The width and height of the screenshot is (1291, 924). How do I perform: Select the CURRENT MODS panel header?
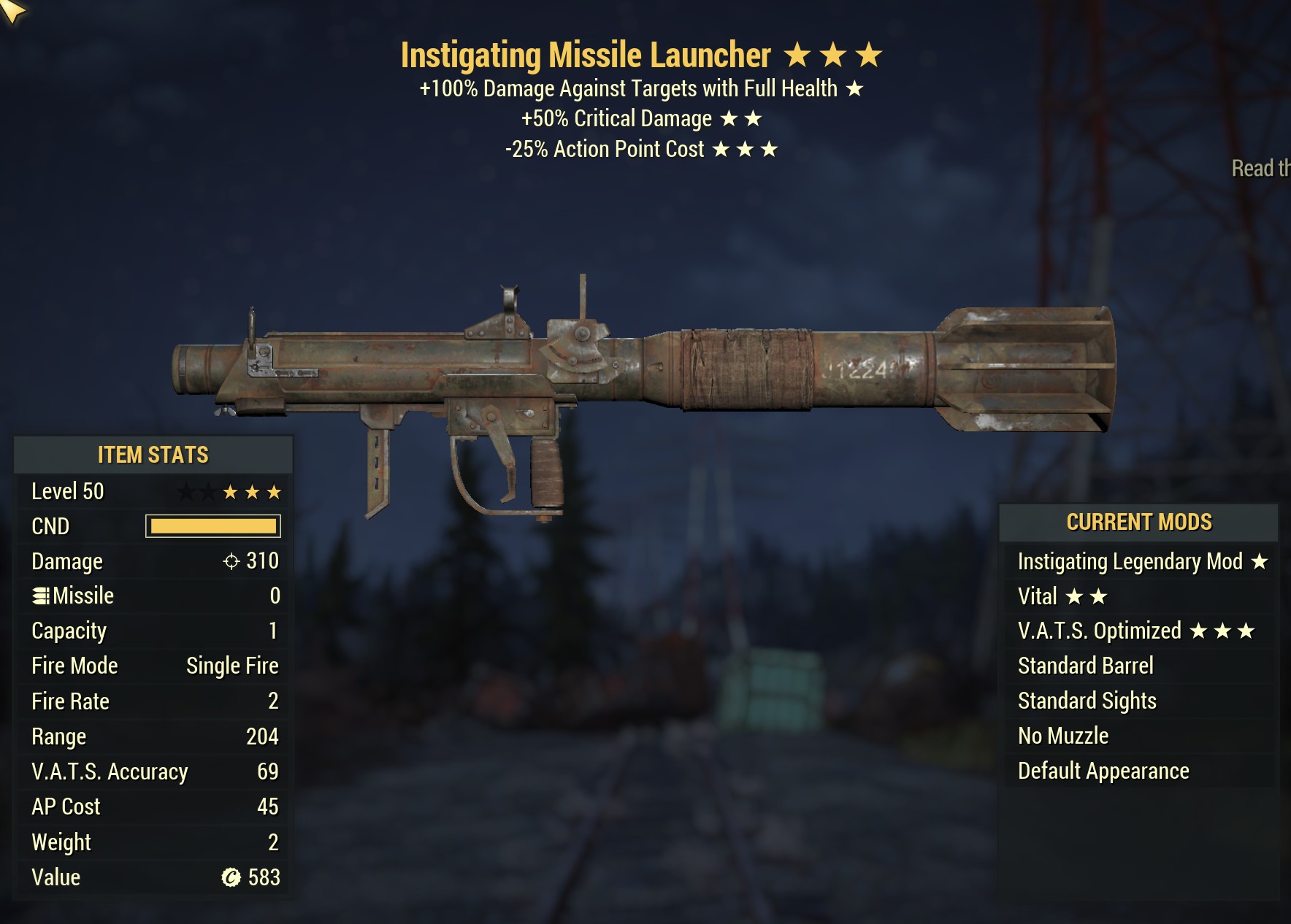[x=1139, y=522]
